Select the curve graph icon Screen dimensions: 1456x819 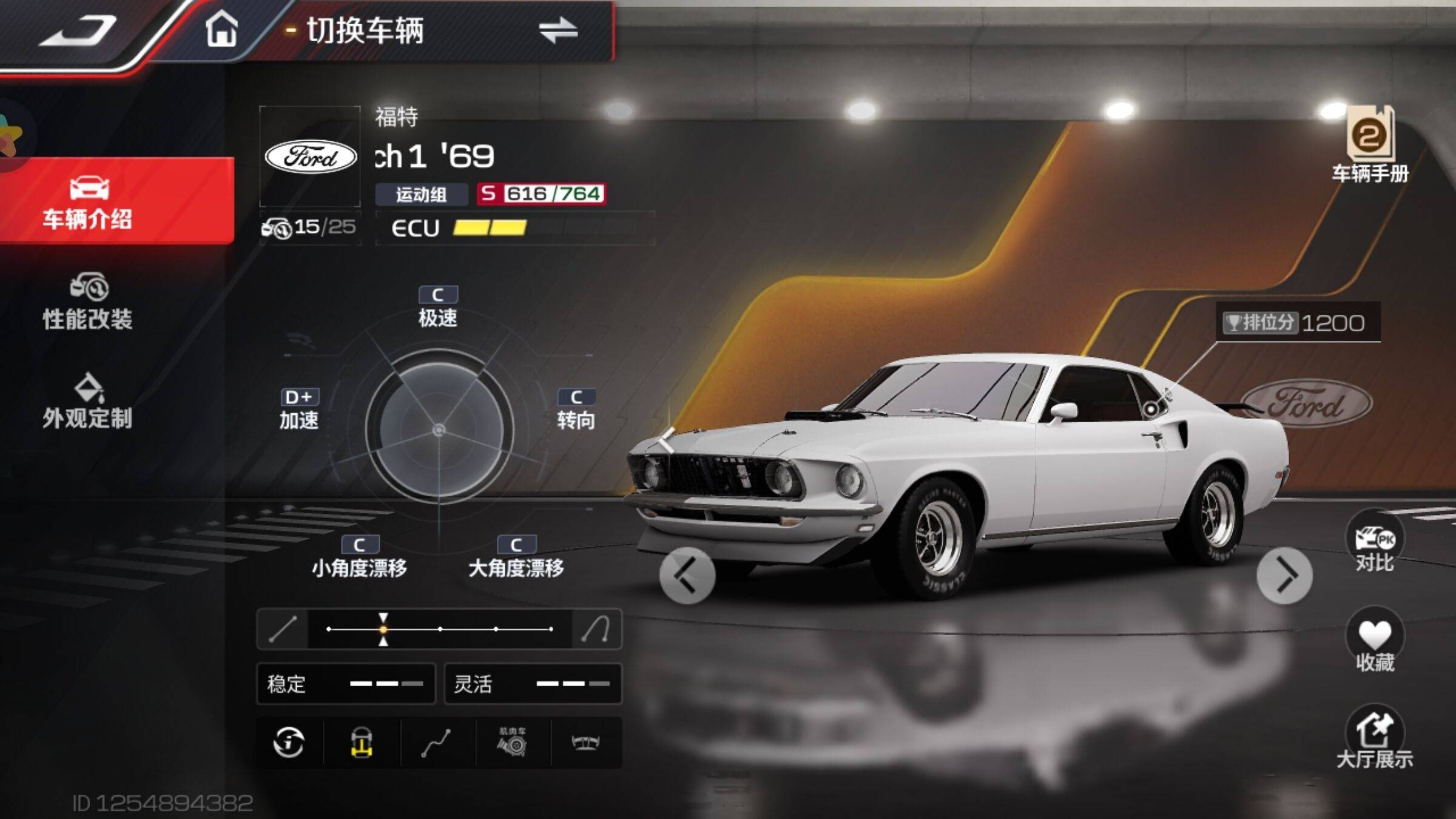436,743
